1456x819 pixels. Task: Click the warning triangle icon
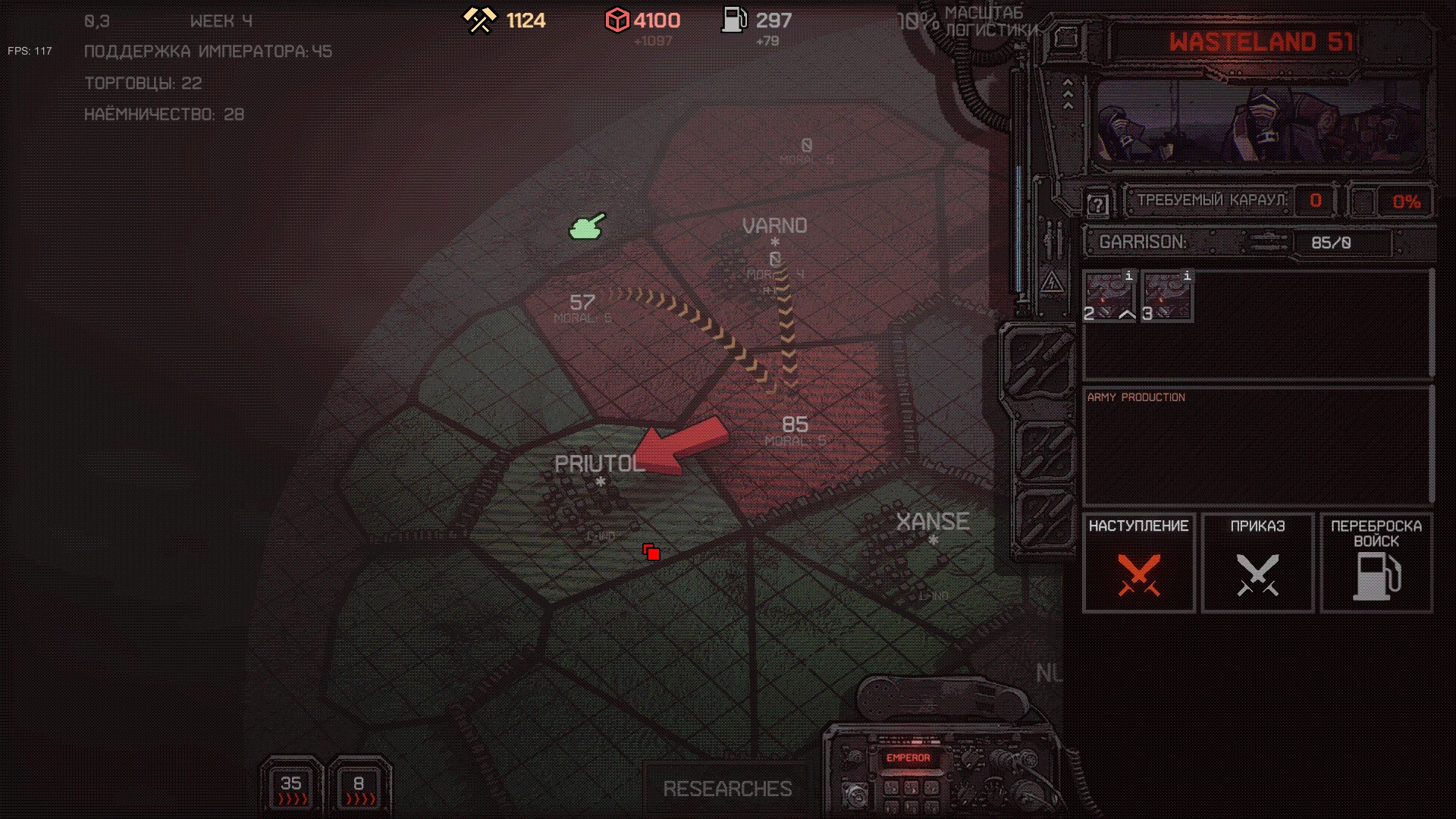(x=1052, y=284)
